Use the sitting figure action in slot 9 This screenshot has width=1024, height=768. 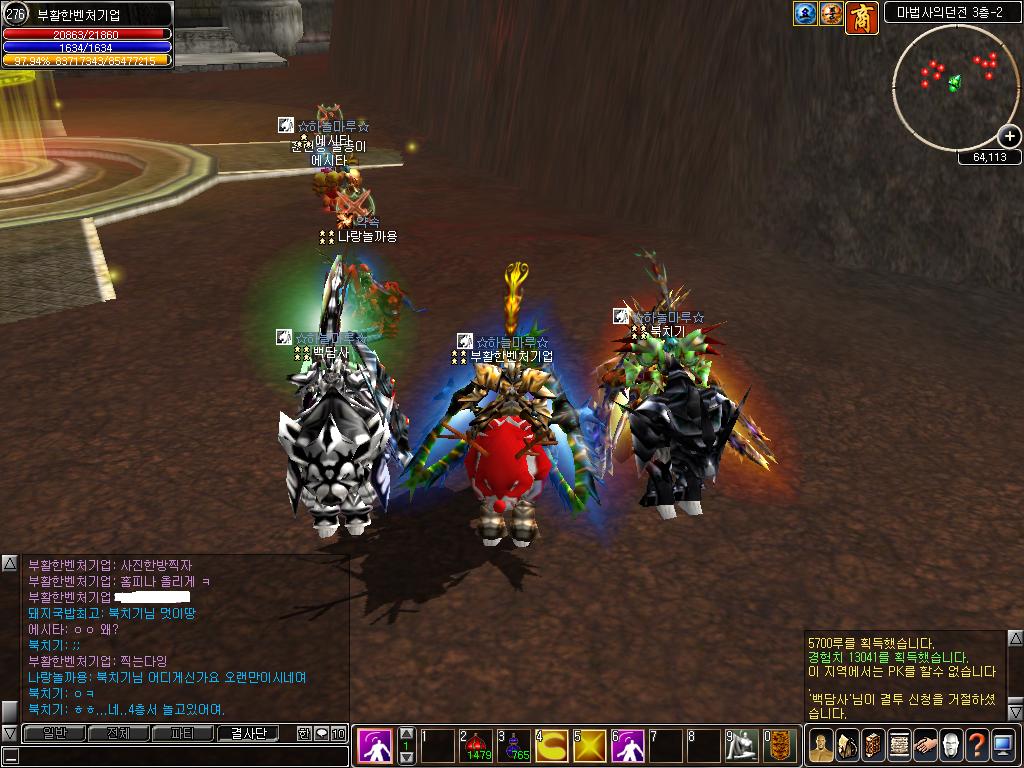[741, 745]
